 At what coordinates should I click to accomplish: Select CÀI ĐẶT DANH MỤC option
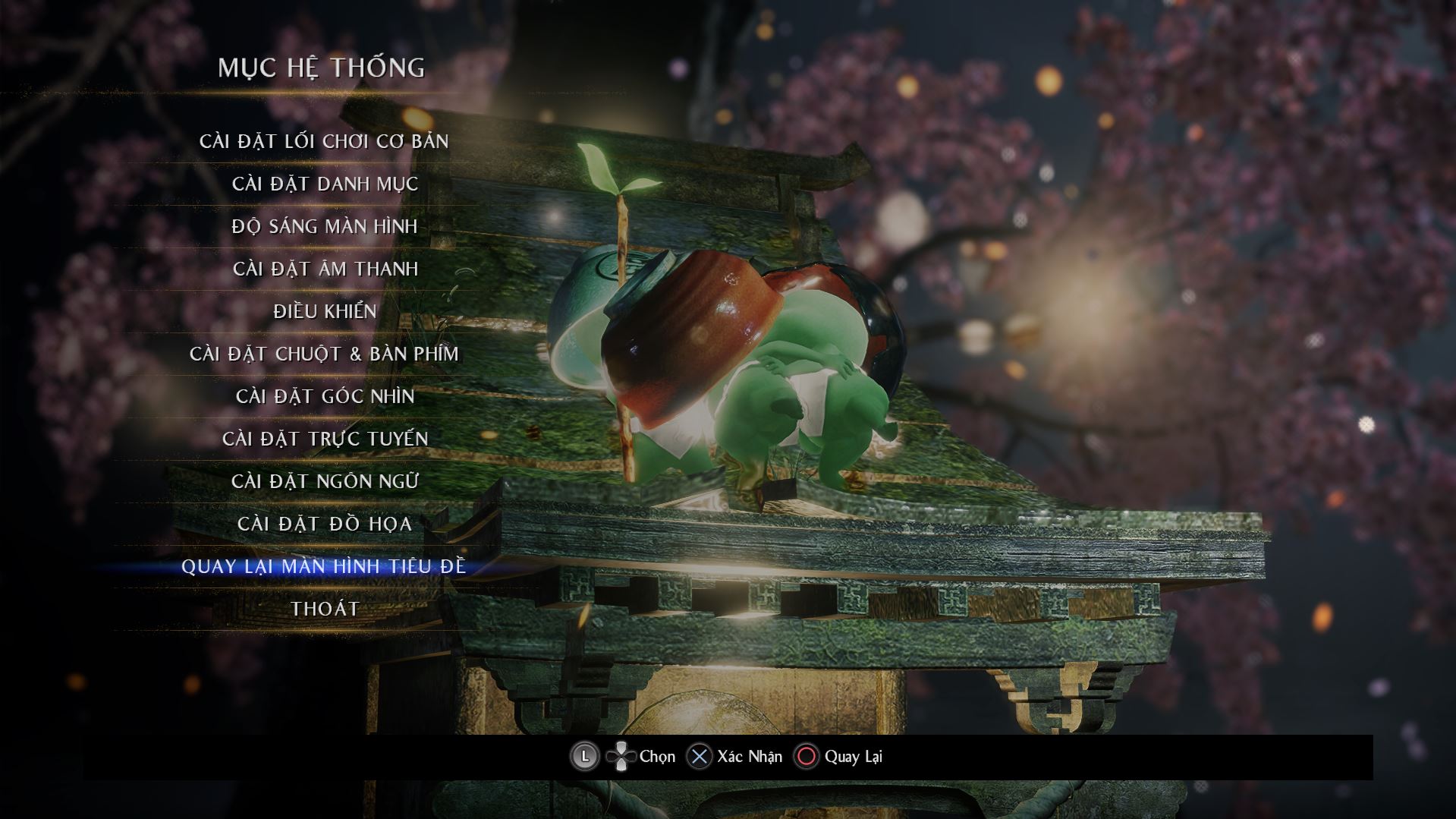(x=325, y=183)
